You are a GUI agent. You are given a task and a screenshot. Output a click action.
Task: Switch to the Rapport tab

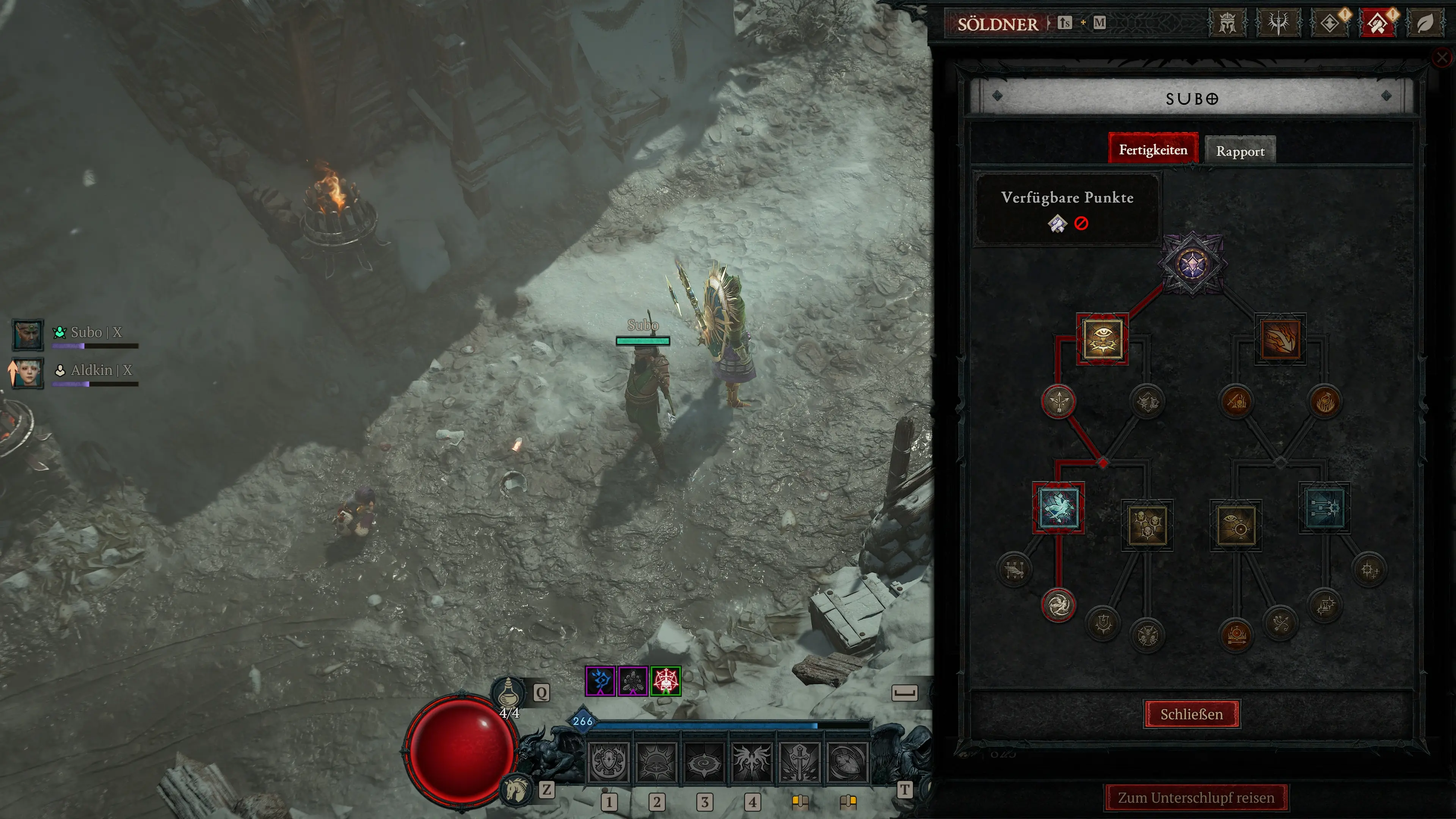[x=1240, y=151]
